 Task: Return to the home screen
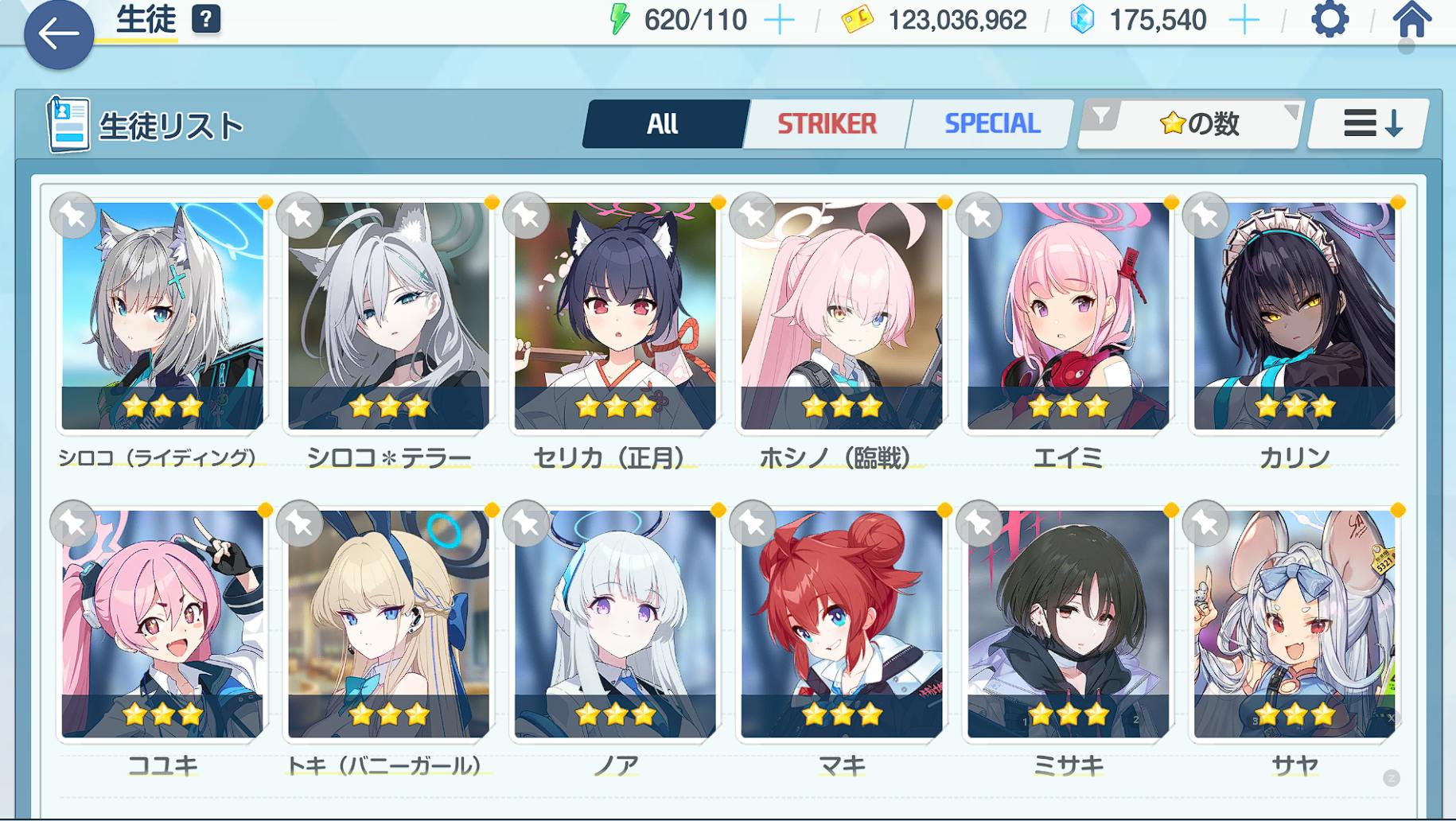1412,20
